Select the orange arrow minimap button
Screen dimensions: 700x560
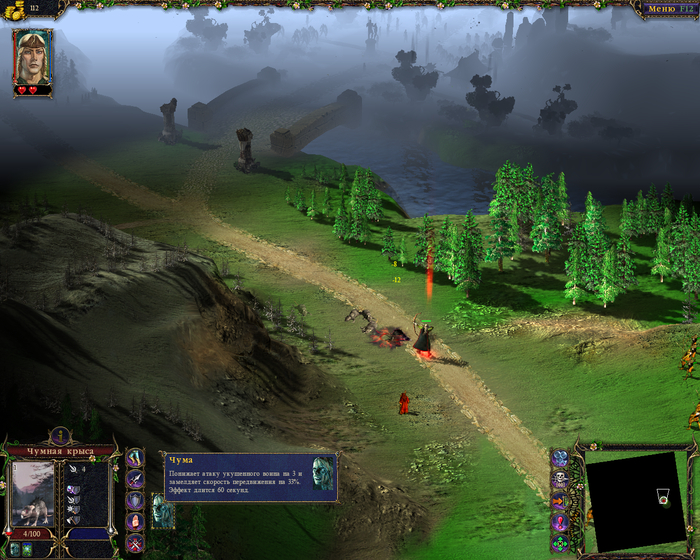(560, 500)
